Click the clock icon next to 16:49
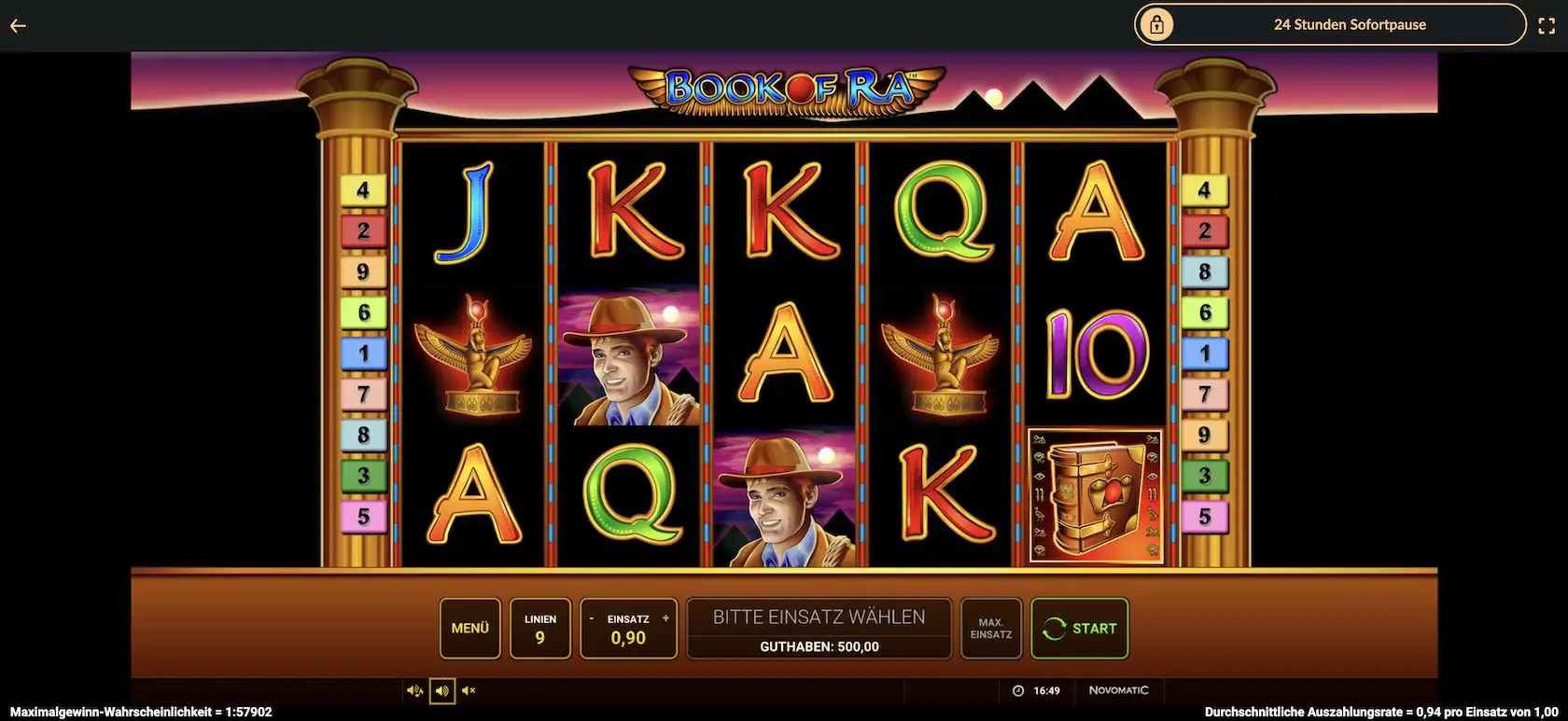The width and height of the screenshot is (1568, 721). coord(1017,690)
